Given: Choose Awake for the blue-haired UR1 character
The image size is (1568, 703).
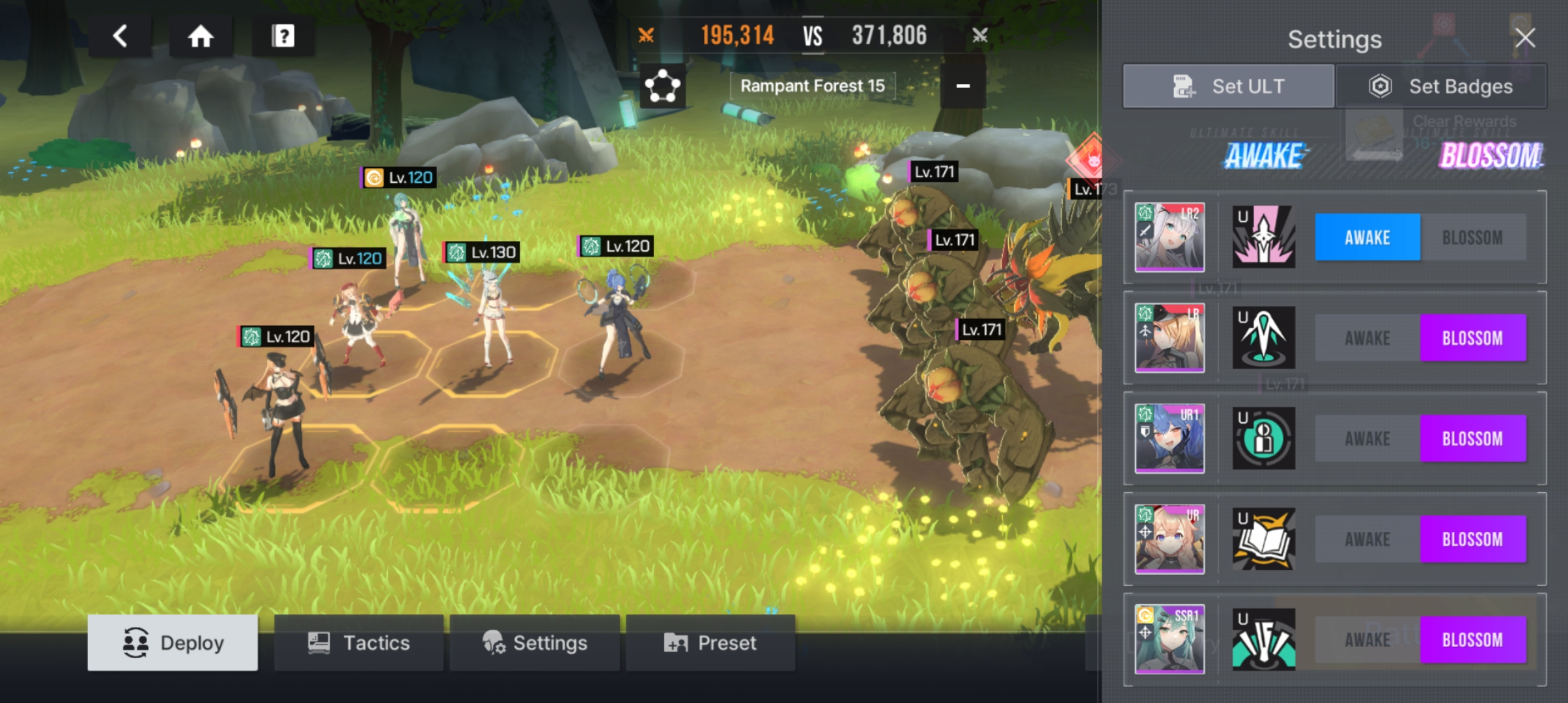Looking at the screenshot, I should [1367, 439].
